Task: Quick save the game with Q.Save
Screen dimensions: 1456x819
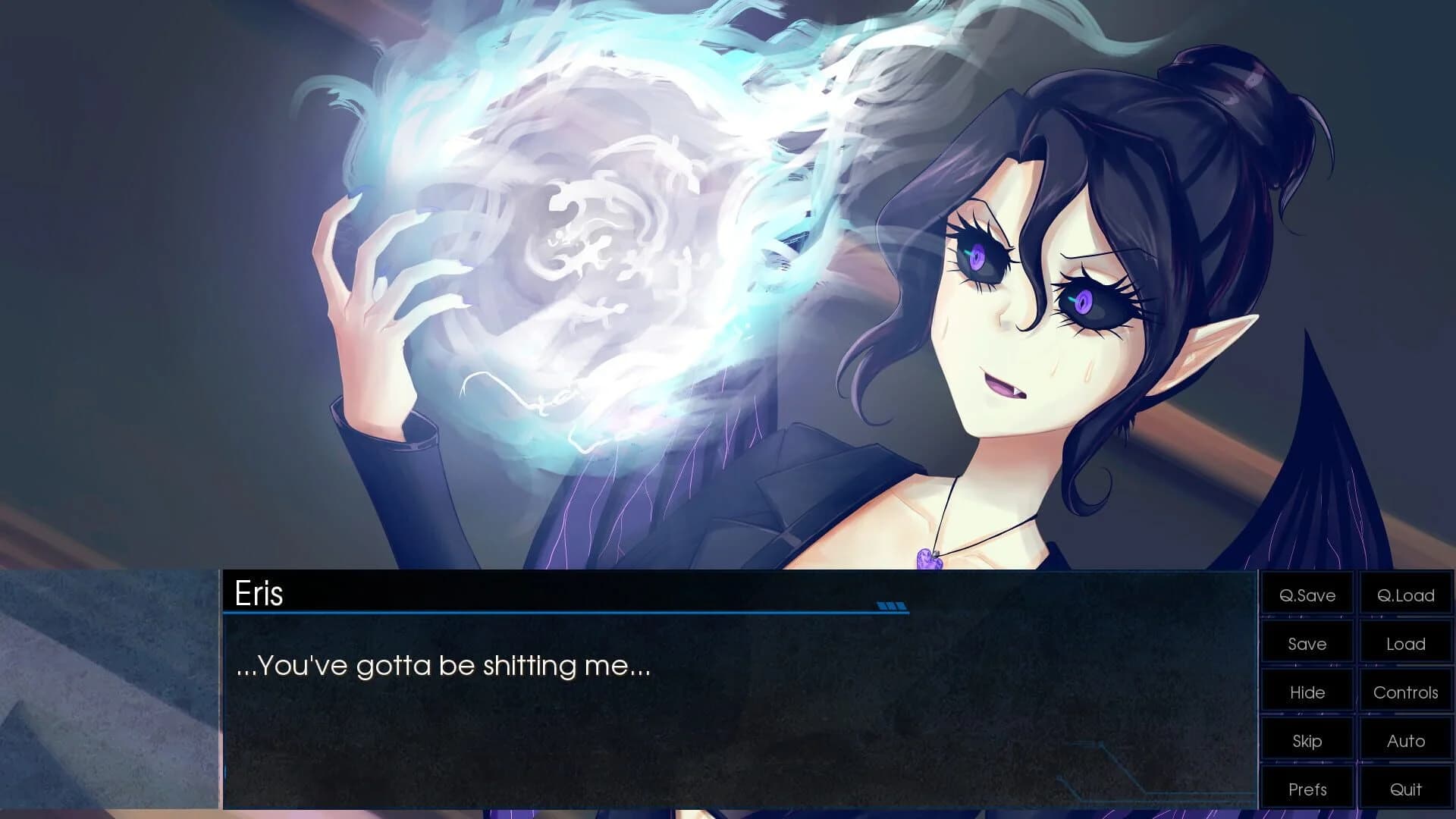Action: pyautogui.click(x=1307, y=595)
